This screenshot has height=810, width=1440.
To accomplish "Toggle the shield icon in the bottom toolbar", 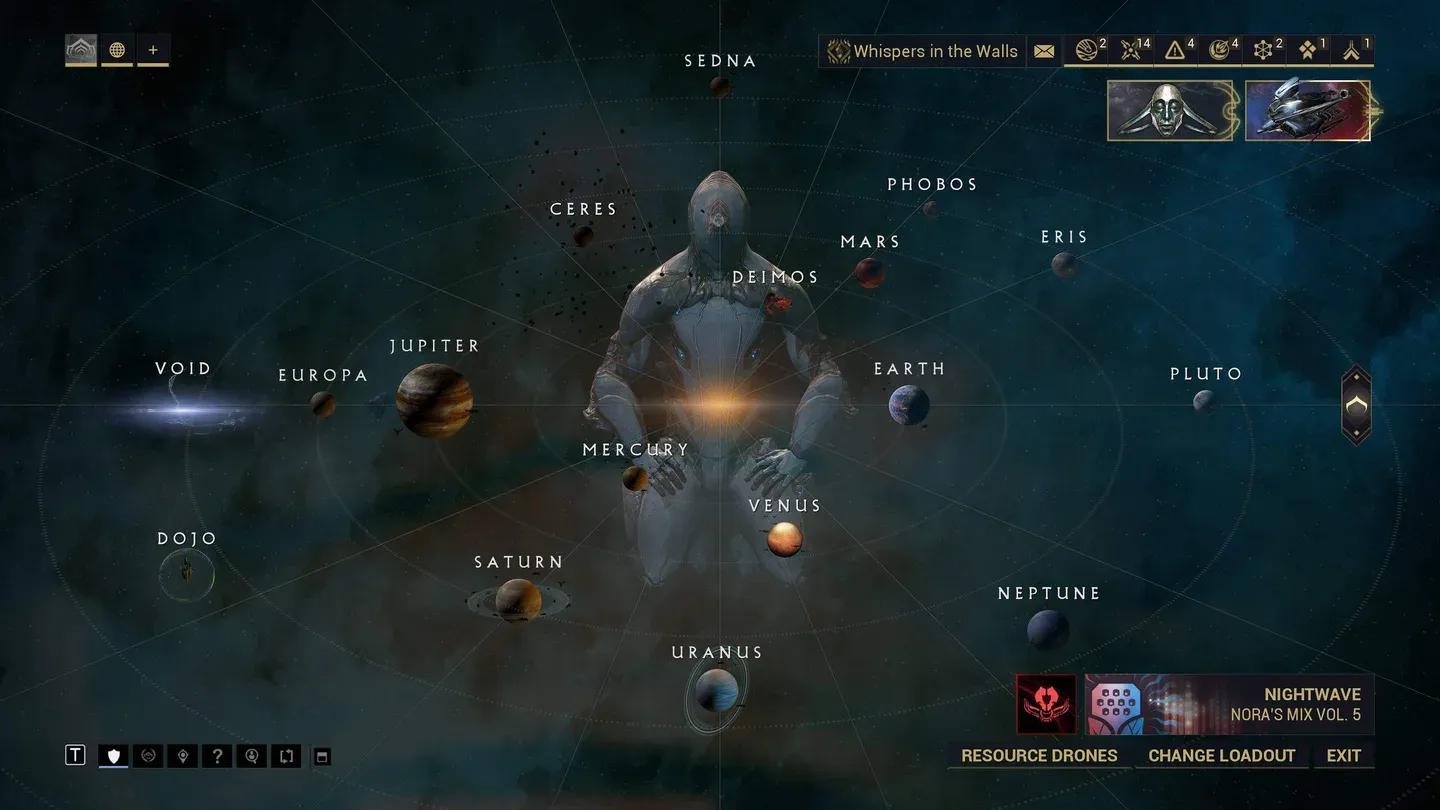I will [x=113, y=756].
